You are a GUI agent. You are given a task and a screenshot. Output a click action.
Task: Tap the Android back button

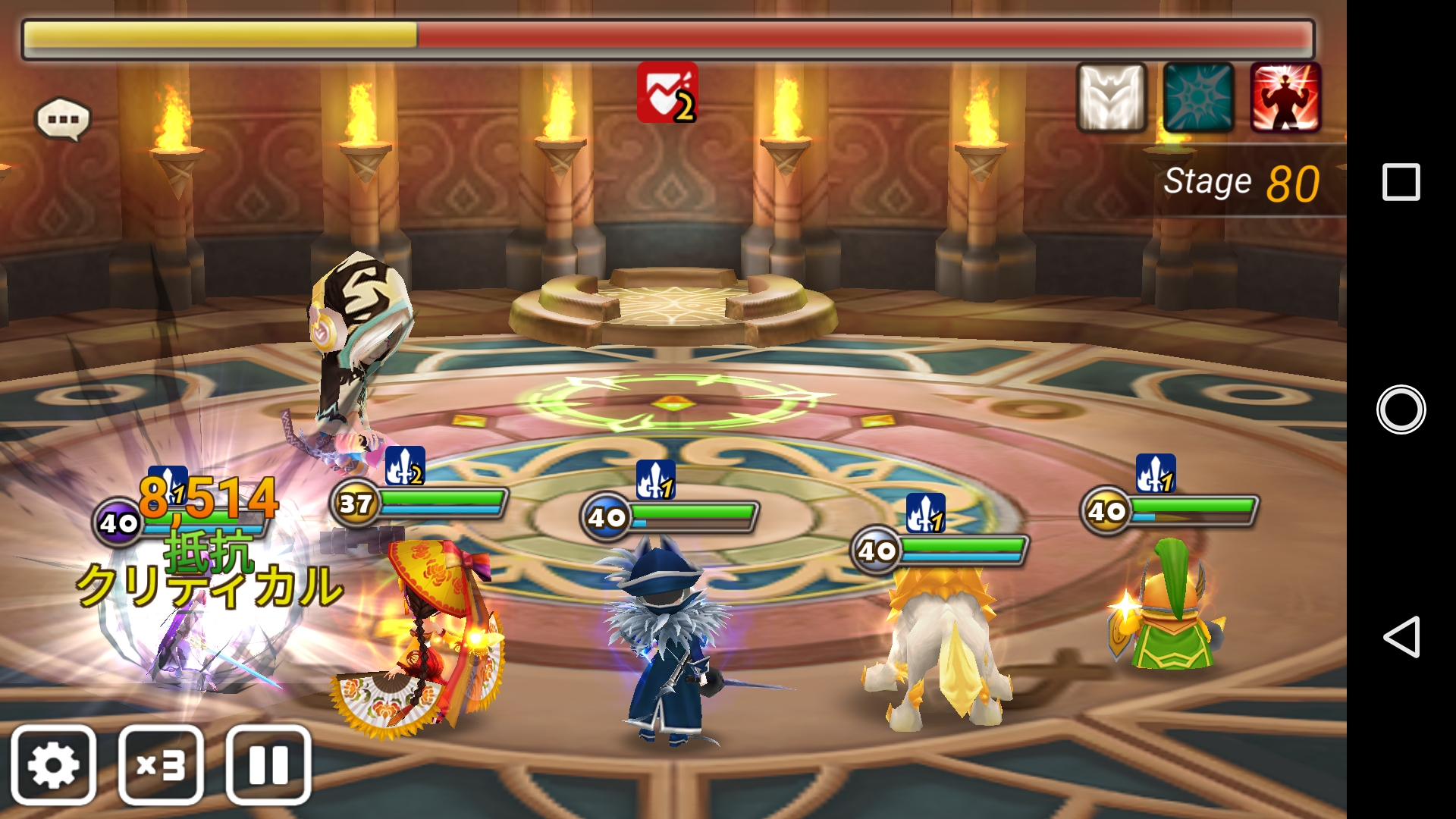pos(1401,636)
